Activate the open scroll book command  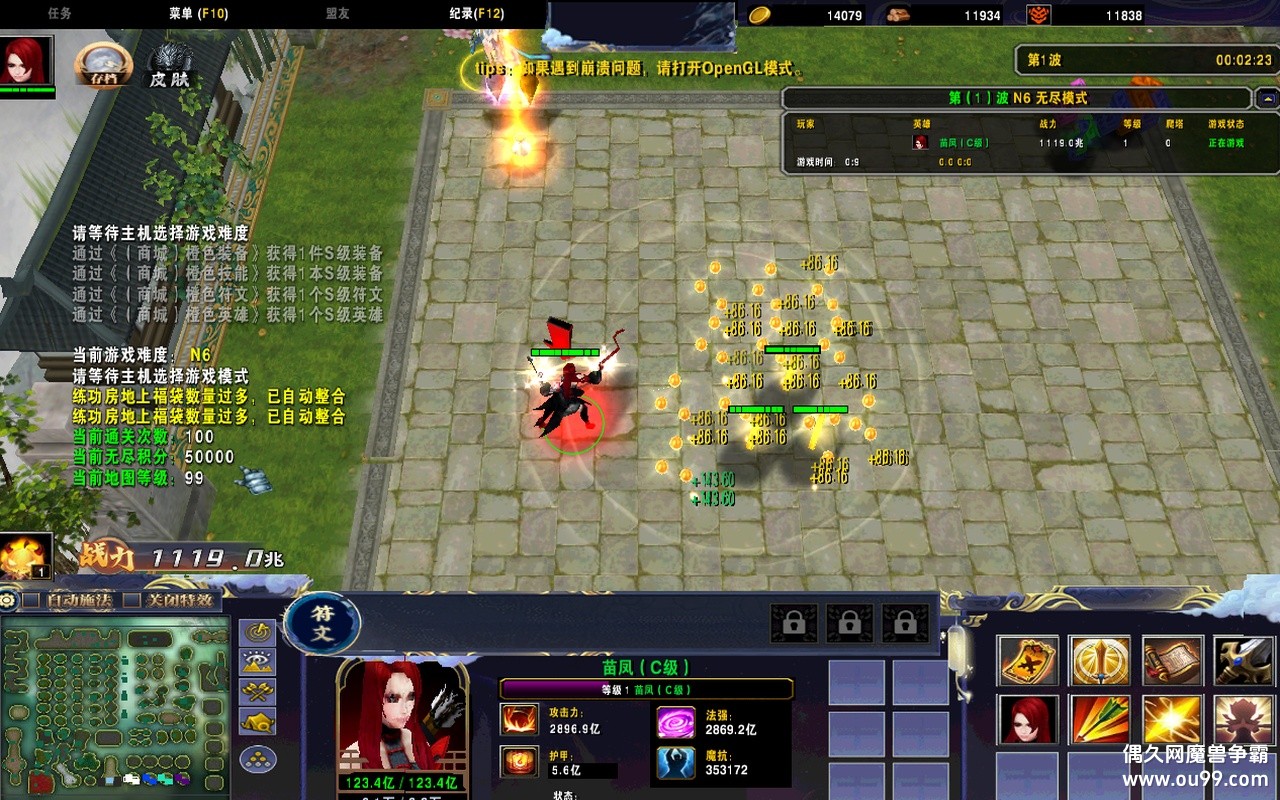click(x=1172, y=660)
